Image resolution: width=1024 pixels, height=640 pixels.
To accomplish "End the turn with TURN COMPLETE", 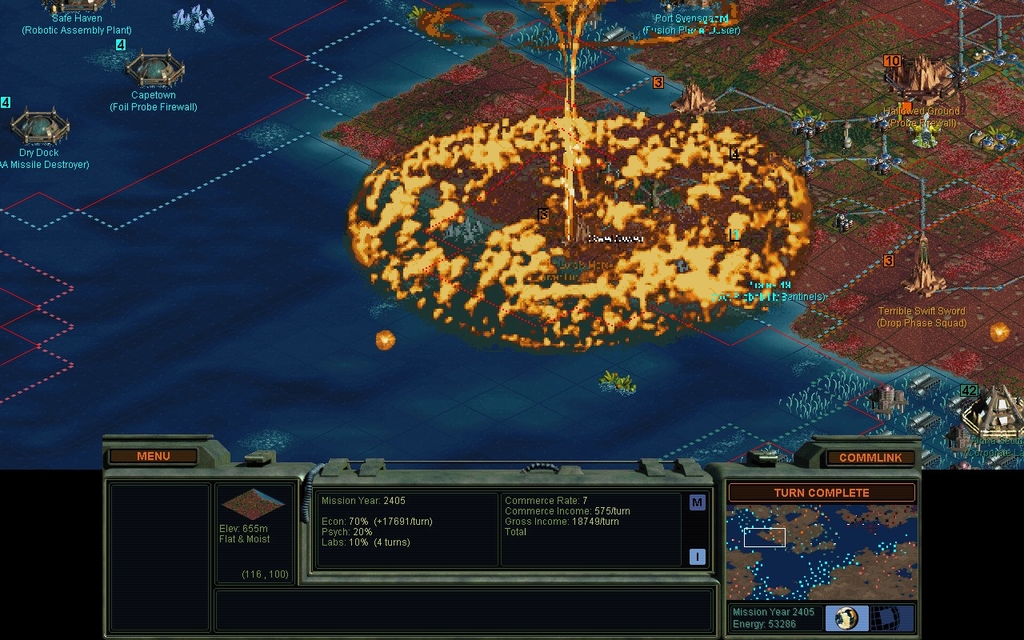I will point(821,493).
